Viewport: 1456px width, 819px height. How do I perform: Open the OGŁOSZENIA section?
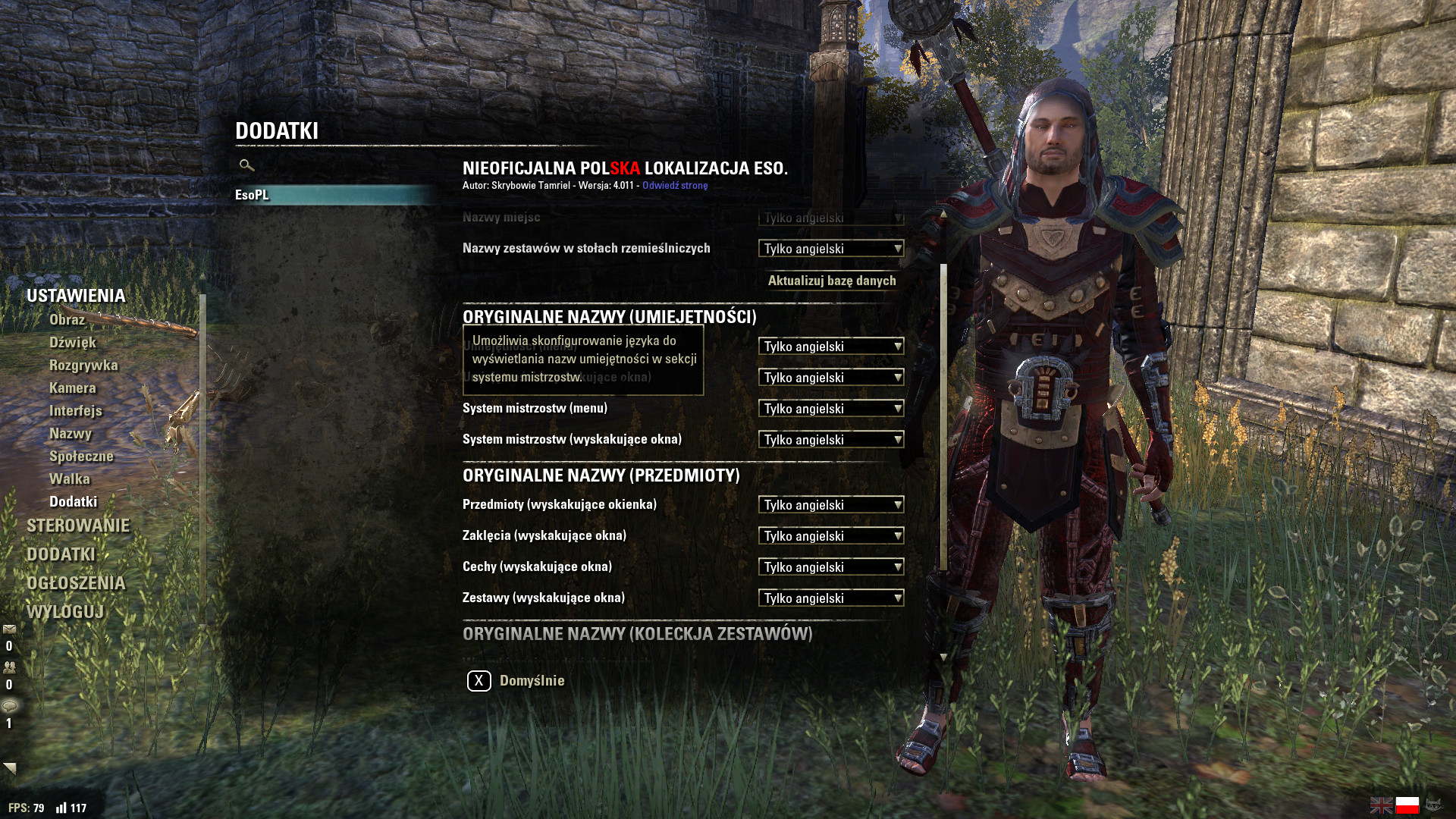click(76, 583)
